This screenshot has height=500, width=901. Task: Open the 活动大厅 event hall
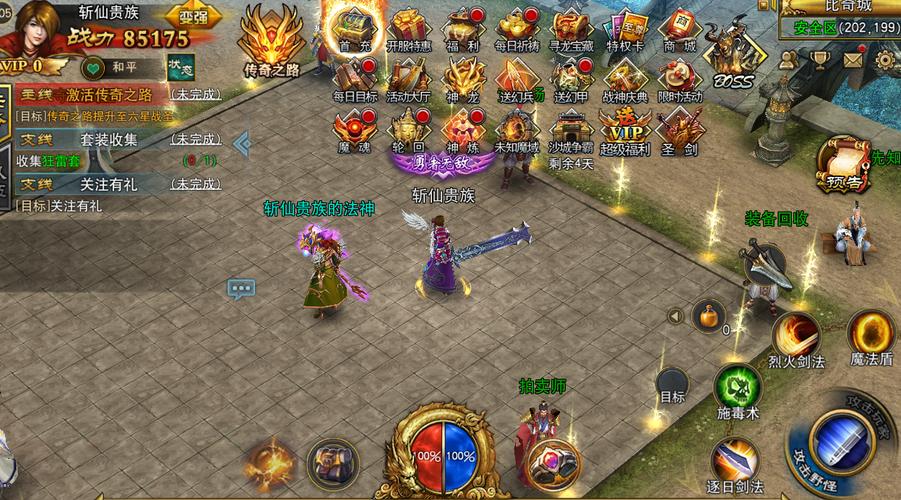click(x=408, y=78)
